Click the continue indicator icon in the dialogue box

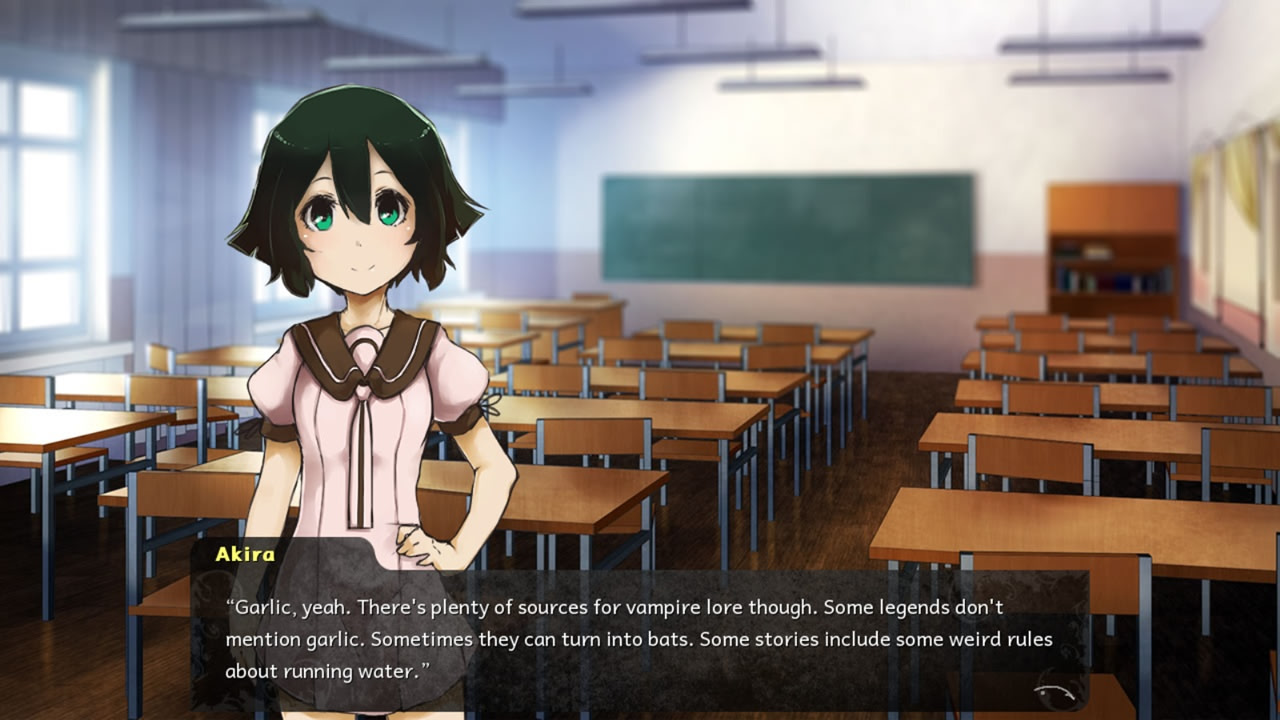[1058, 691]
